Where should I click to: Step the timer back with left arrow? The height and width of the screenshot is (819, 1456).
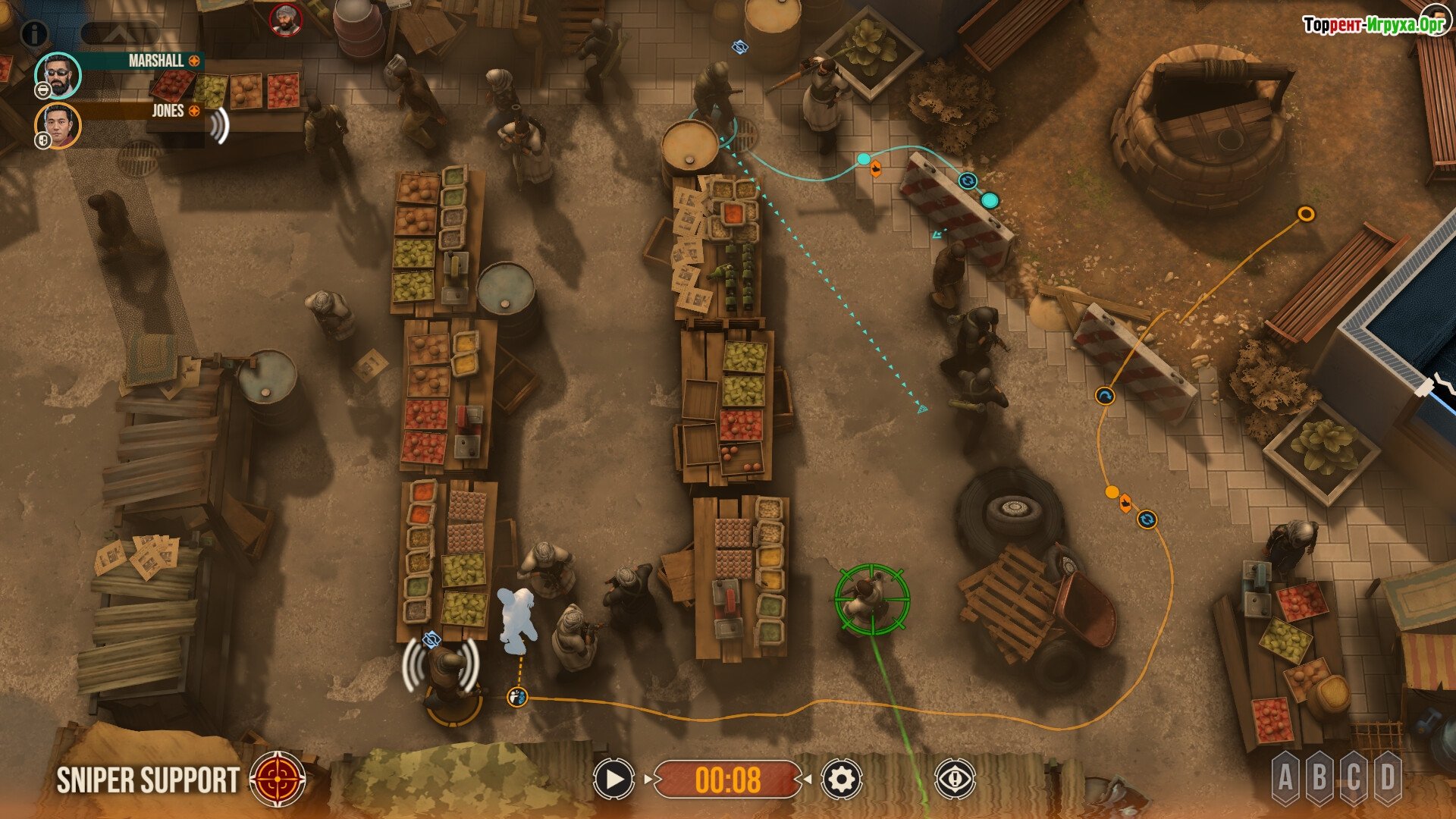[648, 779]
